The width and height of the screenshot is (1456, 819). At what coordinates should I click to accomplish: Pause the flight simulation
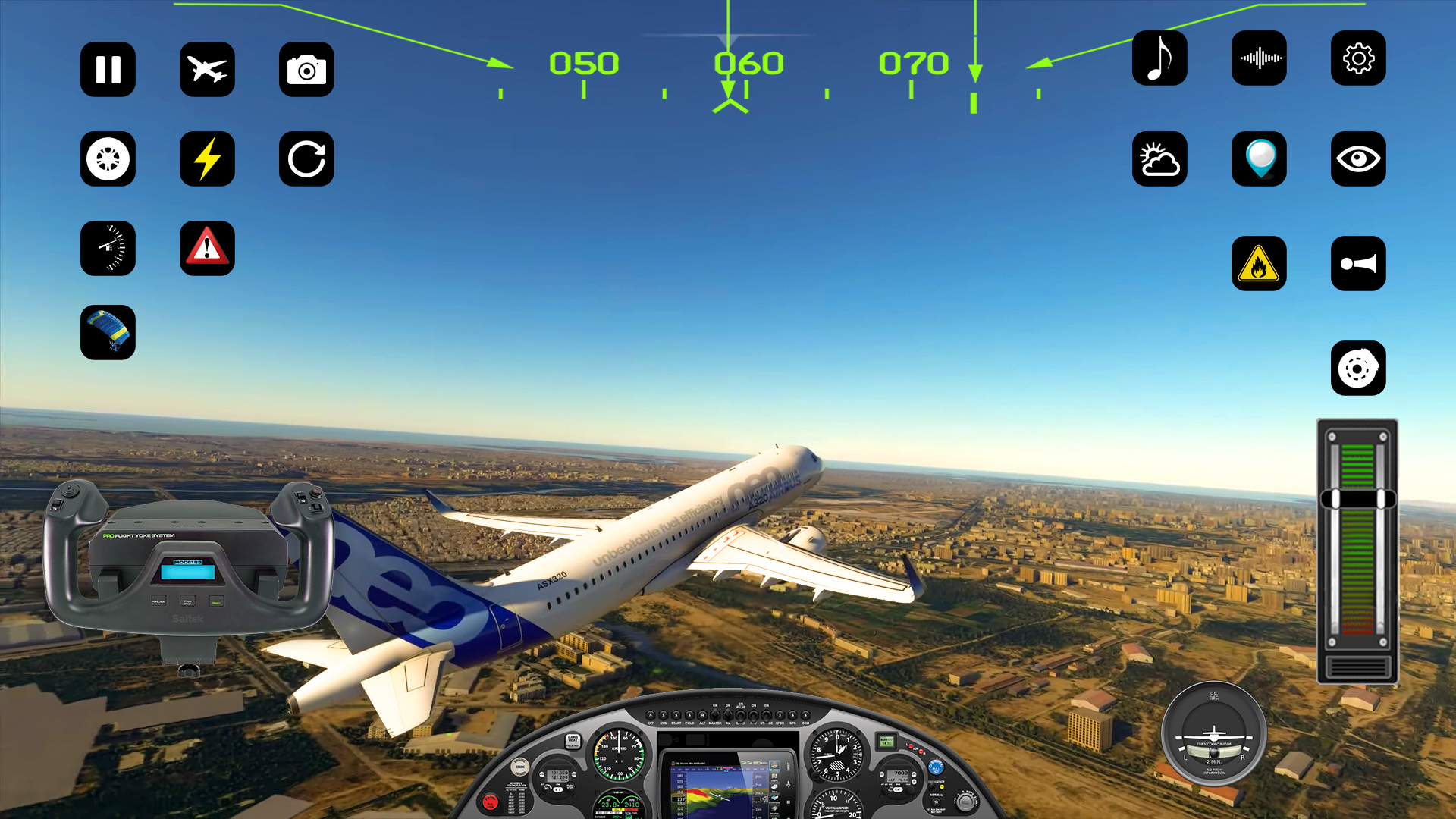tap(108, 69)
